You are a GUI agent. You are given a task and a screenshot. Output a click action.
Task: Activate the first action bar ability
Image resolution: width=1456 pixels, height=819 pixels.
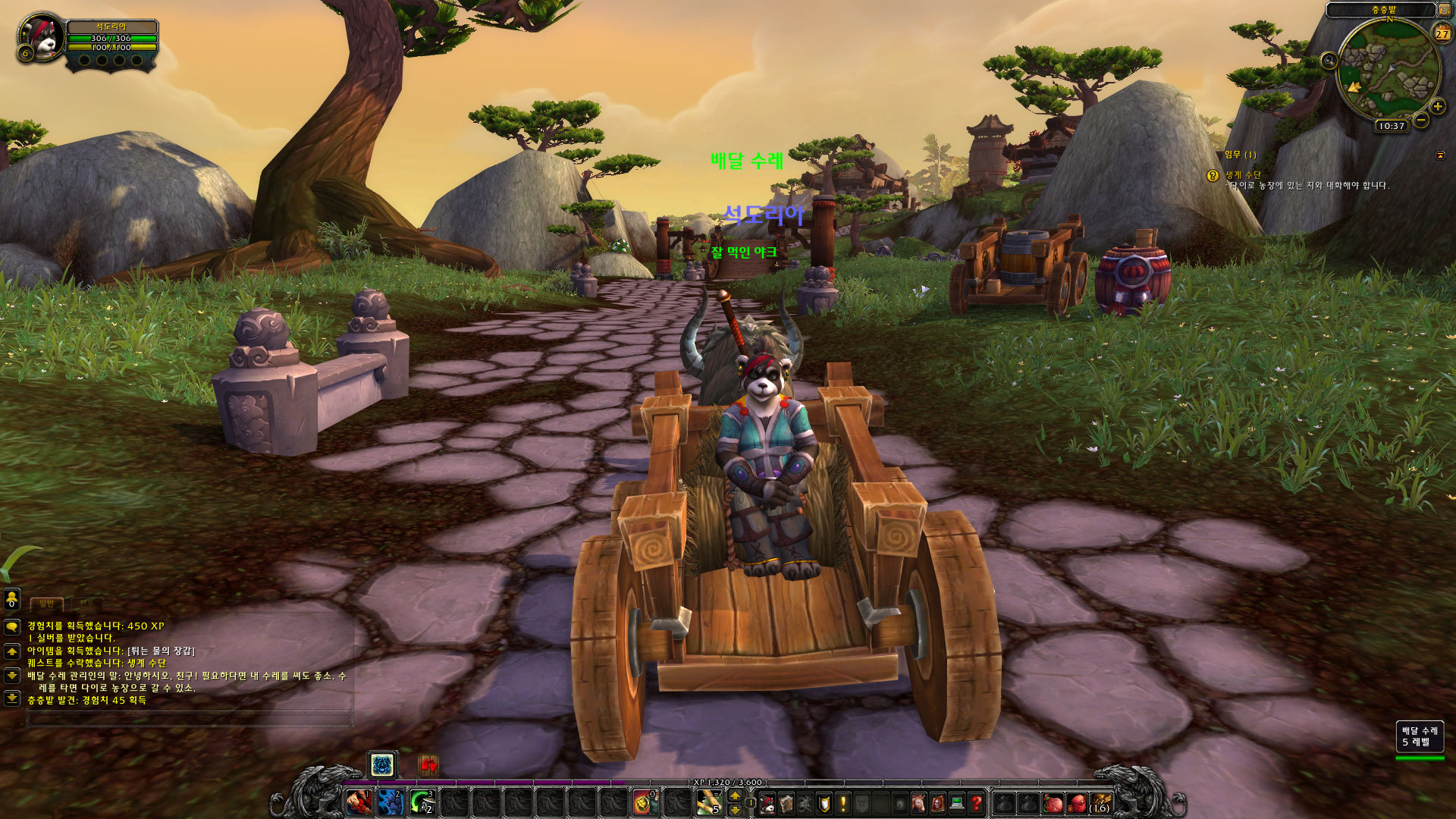(x=359, y=801)
